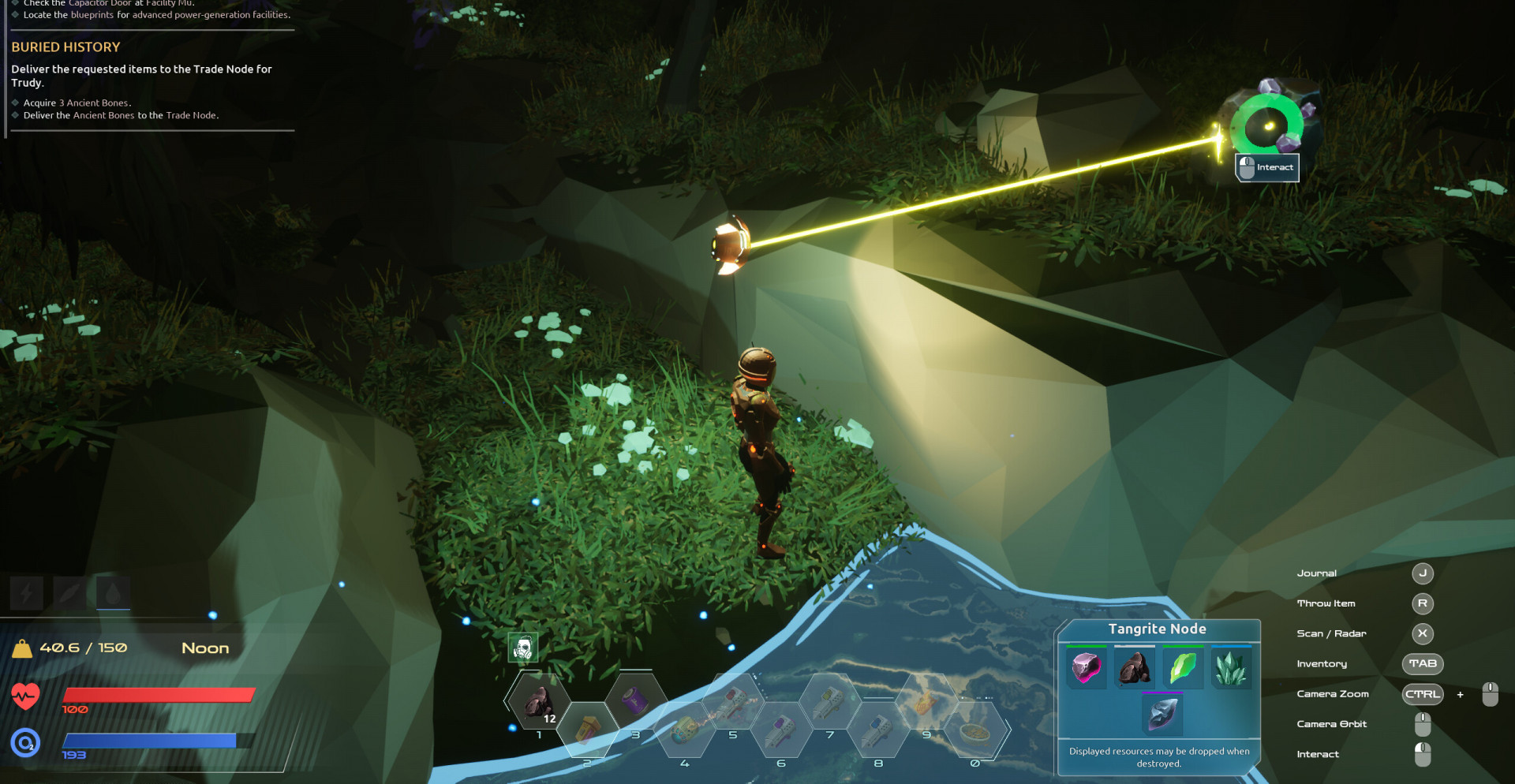
Task: Click the water droplet status icon
Action: click(113, 593)
